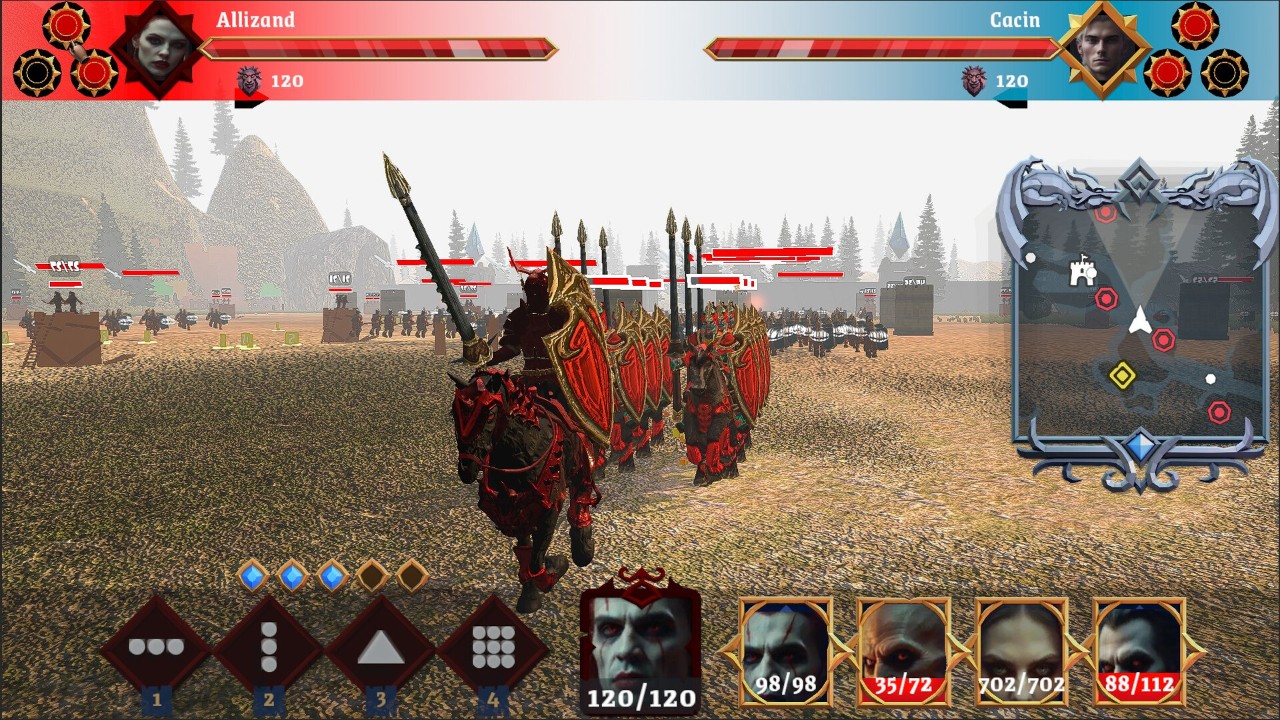Click the yellow diamond marker on minimap
Image resolution: width=1280 pixels, height=720 pixels.
1122,375
